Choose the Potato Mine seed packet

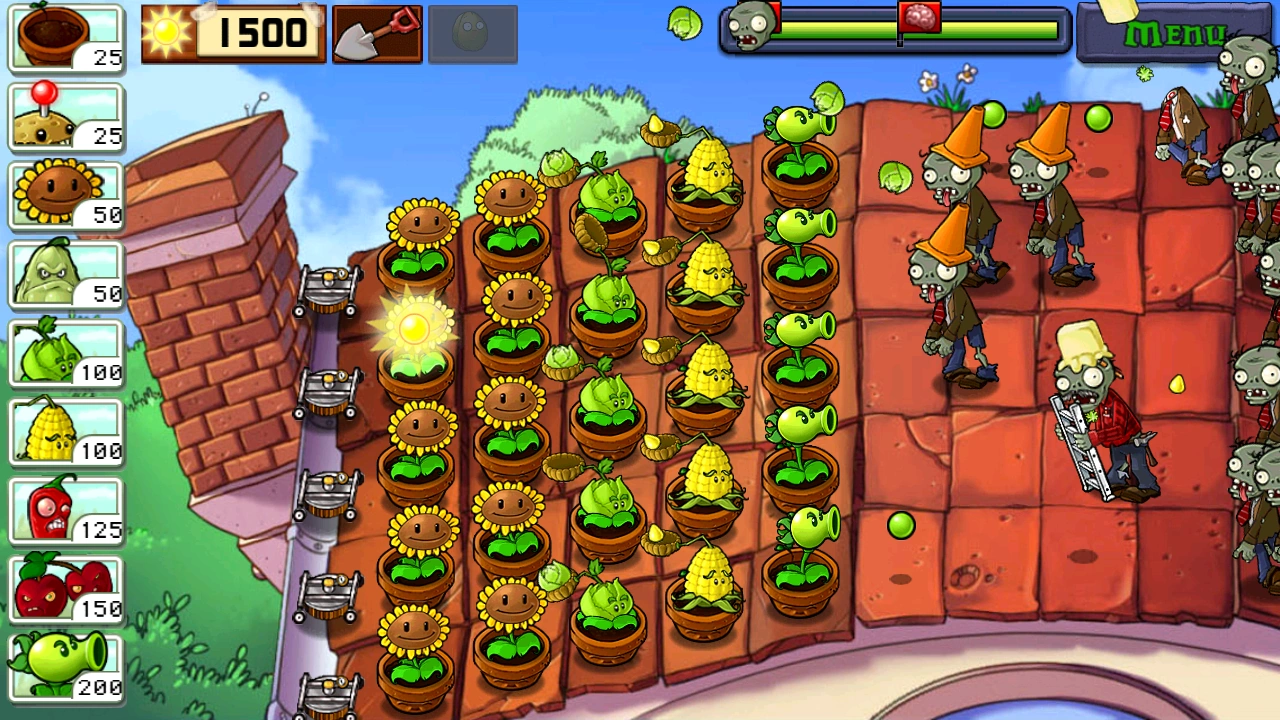click(x=66, y=117)
